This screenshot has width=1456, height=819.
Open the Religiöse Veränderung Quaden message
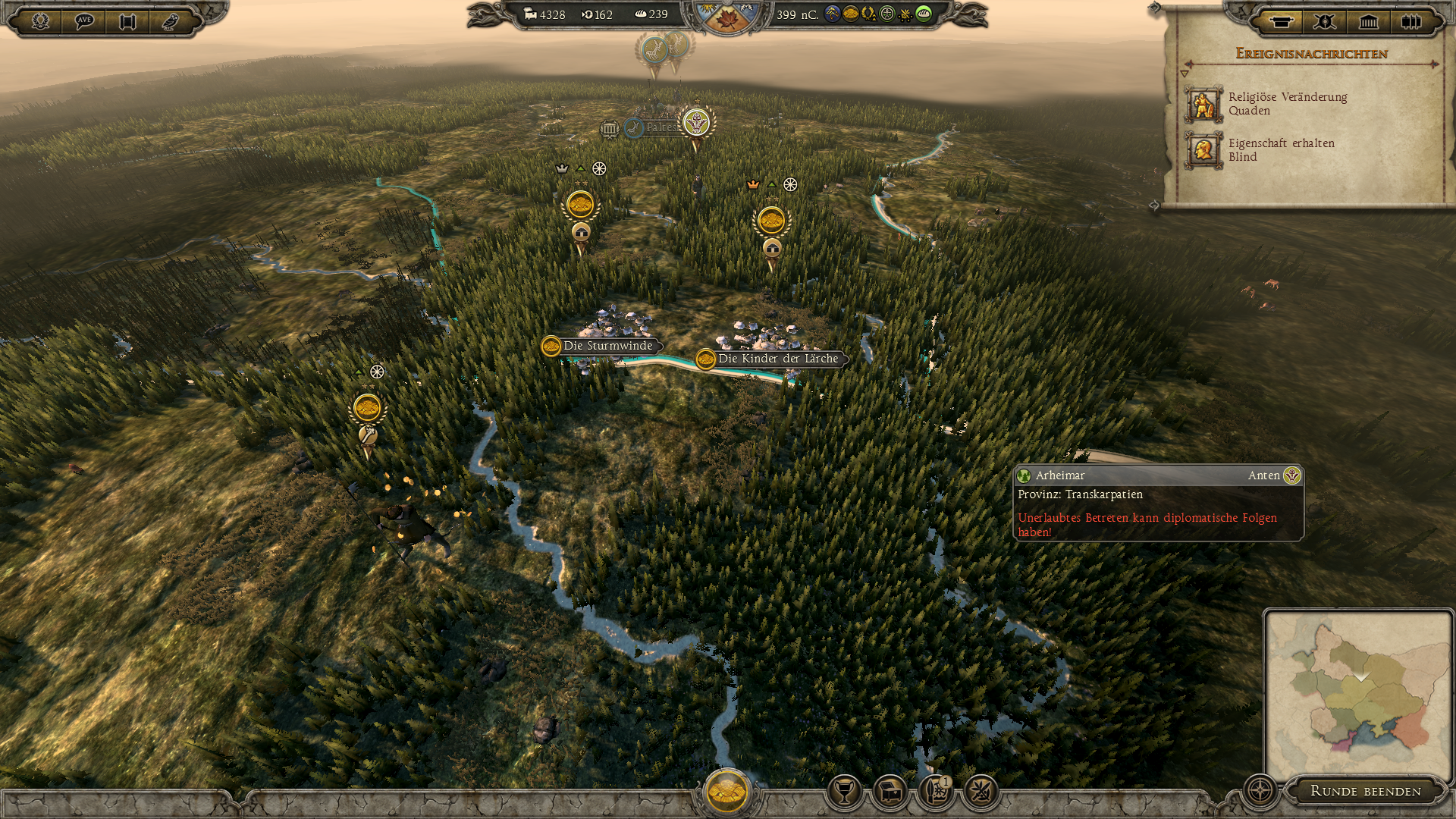[1287, 104]
